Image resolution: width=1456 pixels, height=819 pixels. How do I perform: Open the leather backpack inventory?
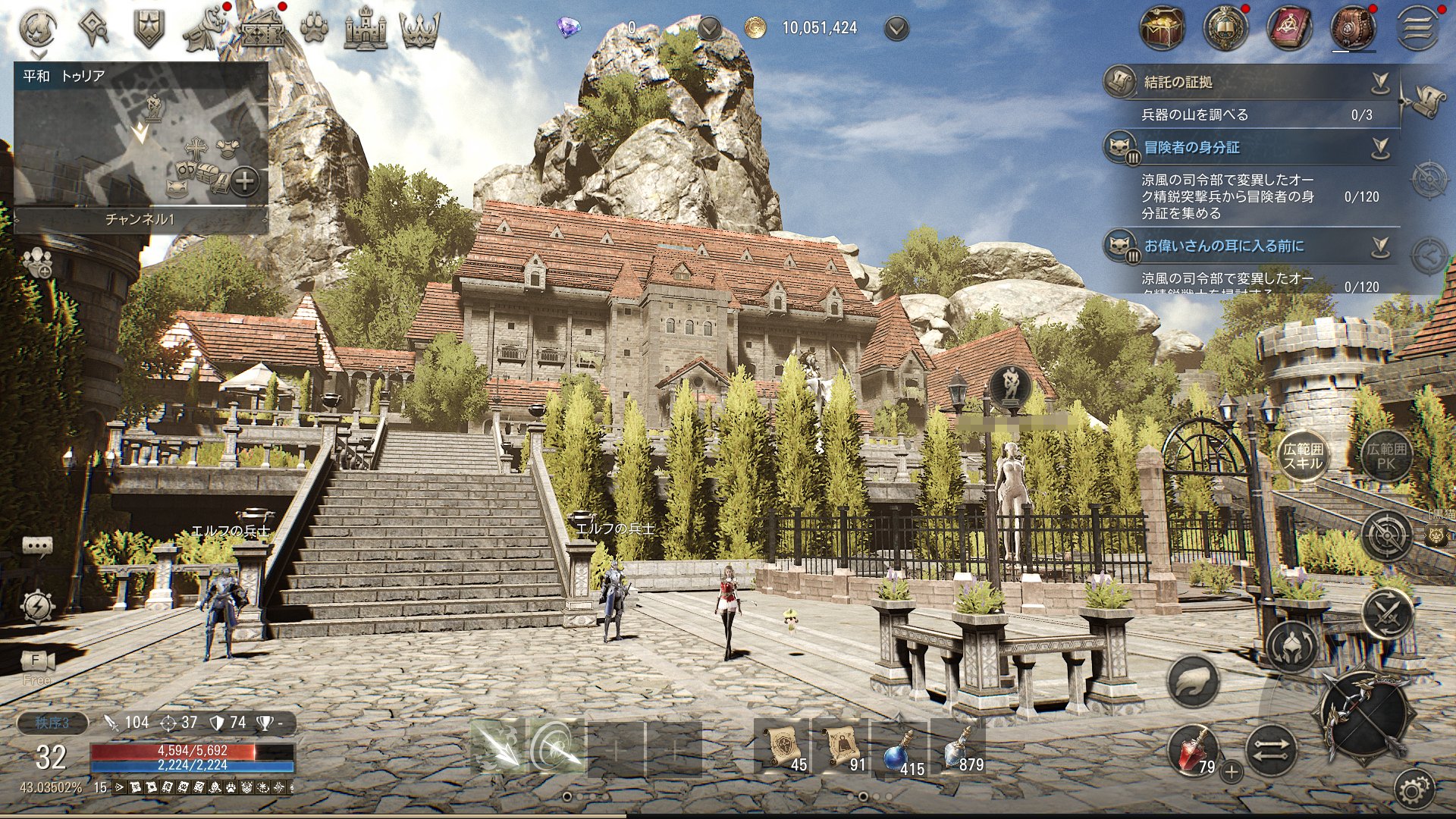(x=1353, y=30)
